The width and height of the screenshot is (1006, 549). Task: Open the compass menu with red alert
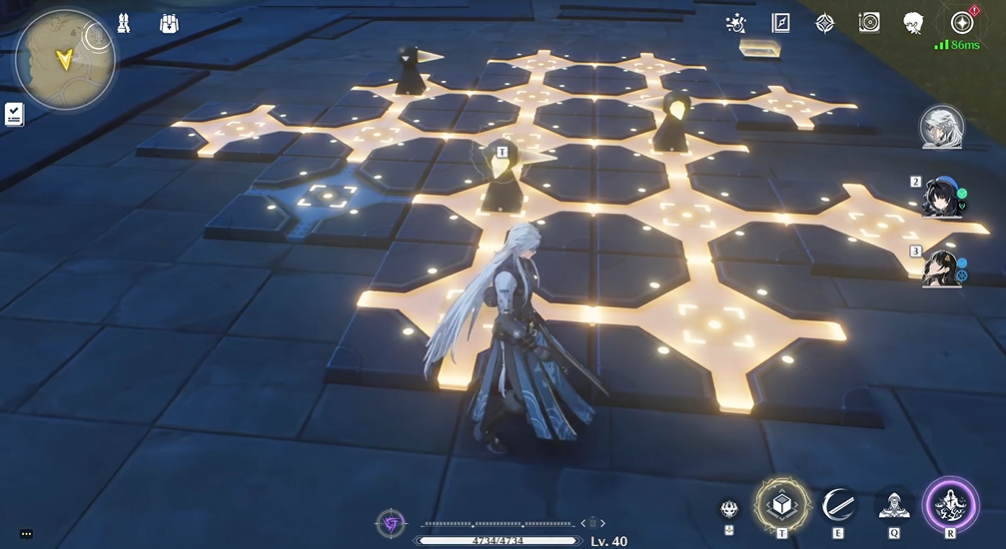coord(962,22)
